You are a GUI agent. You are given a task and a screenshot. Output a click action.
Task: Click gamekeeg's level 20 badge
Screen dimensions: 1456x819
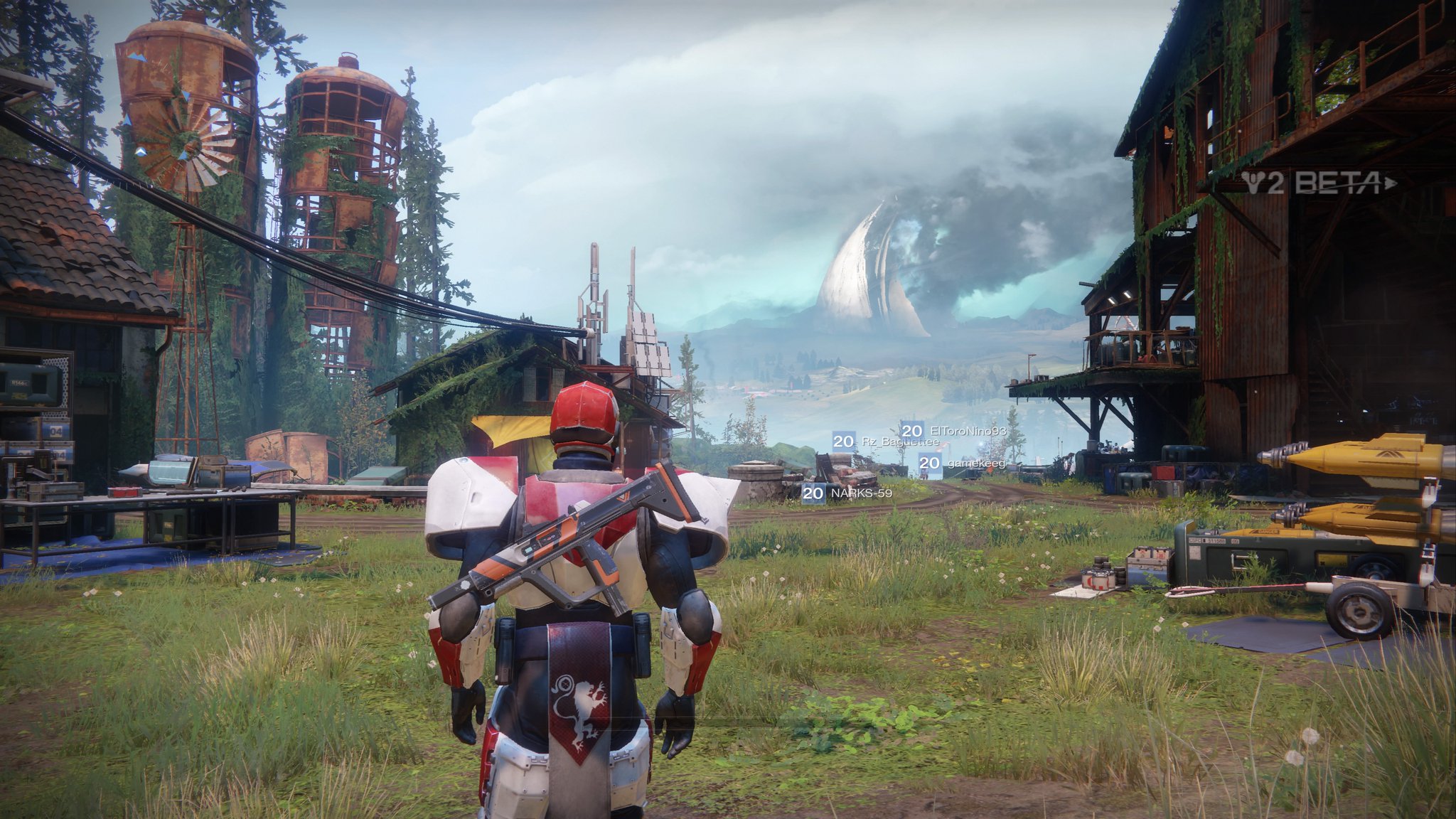point(930,464)
